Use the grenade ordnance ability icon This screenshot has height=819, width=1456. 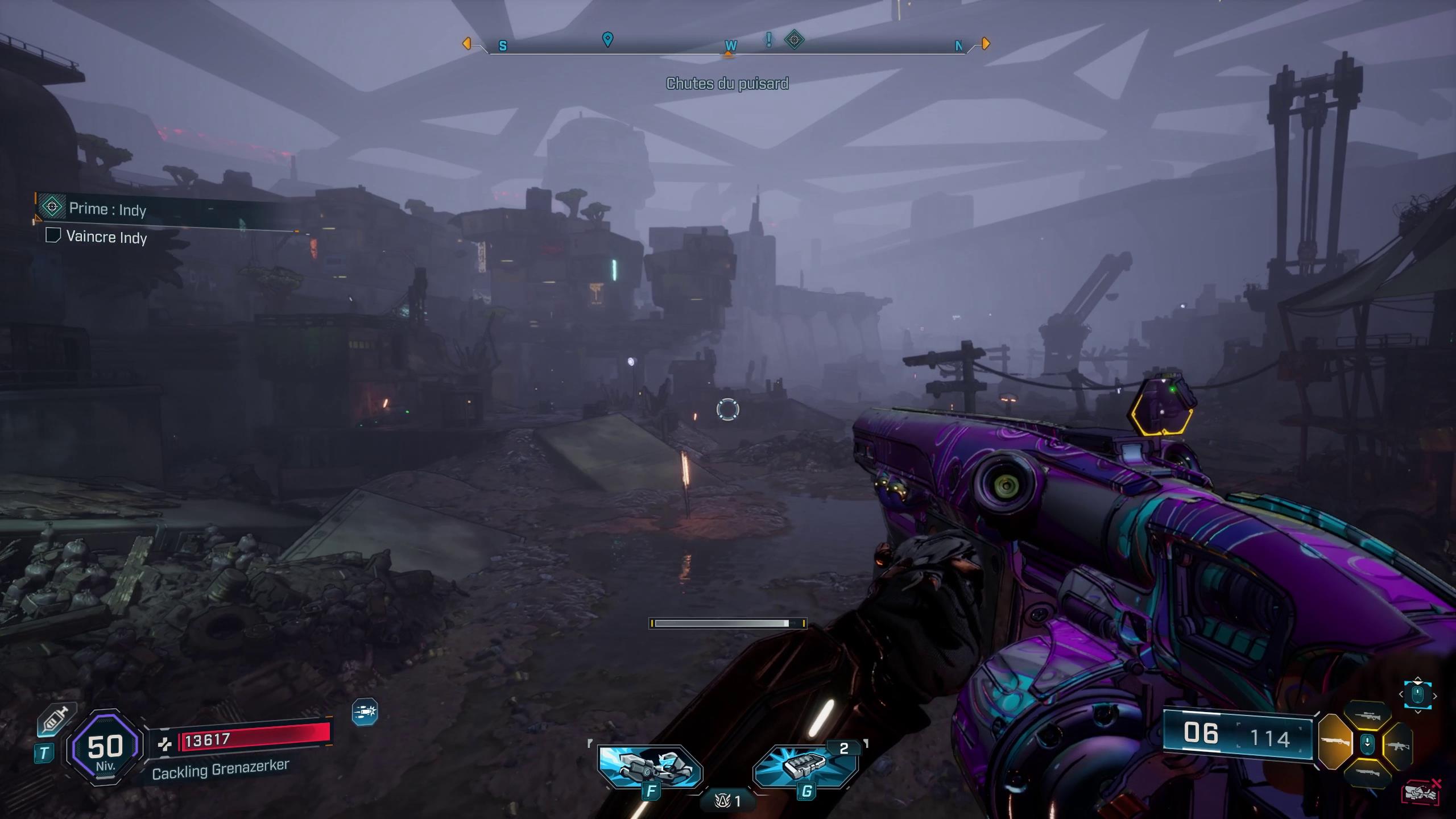pos(805,766)
